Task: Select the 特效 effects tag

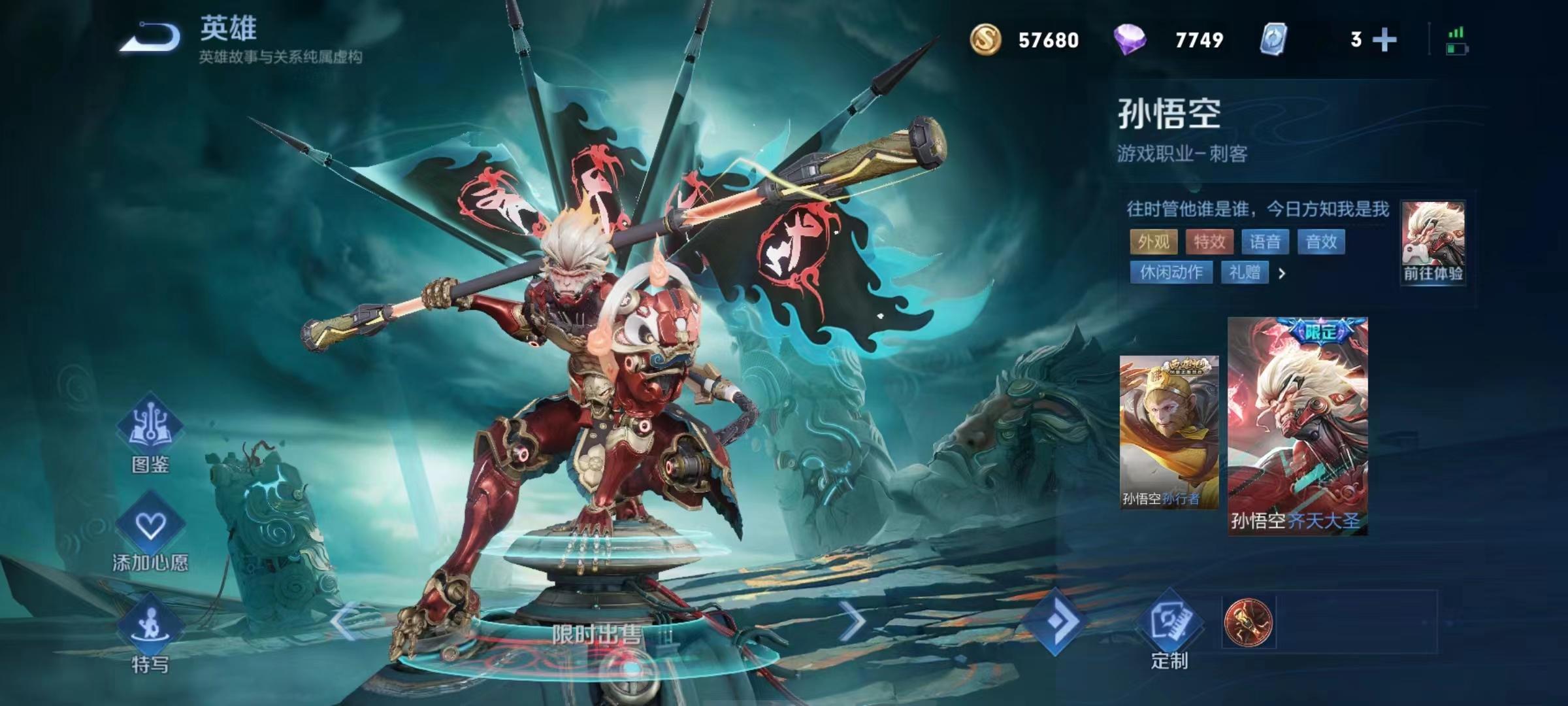Action: point(1209,242)
